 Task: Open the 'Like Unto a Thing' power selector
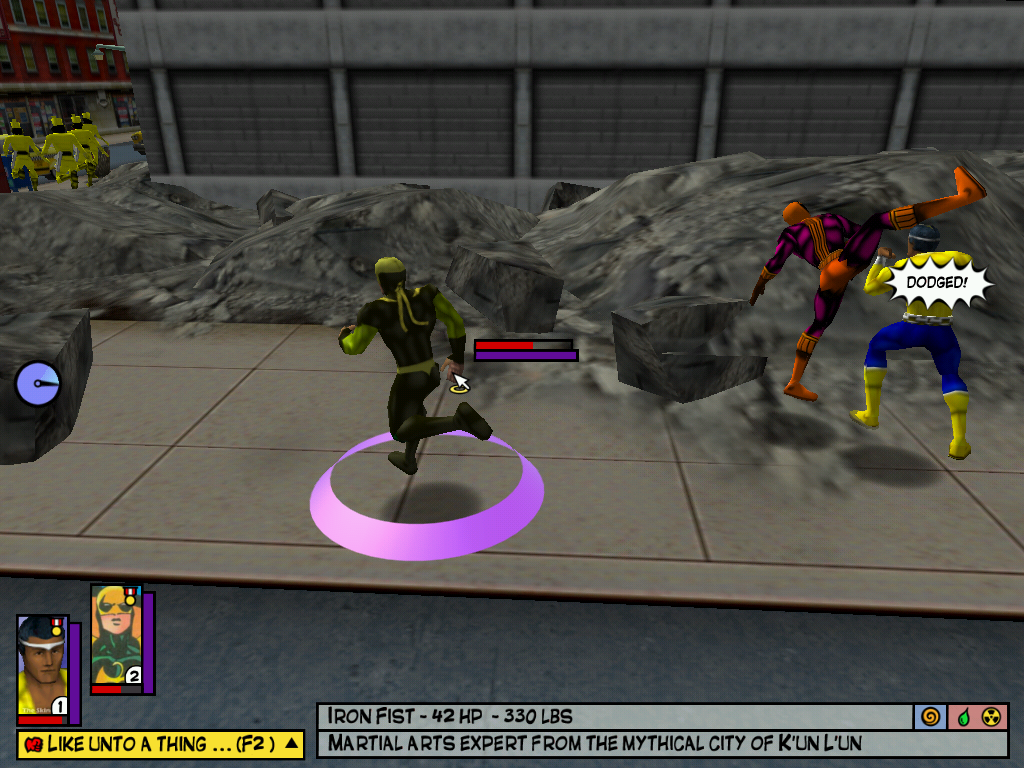pyautogui.click(x=150, y=743)
